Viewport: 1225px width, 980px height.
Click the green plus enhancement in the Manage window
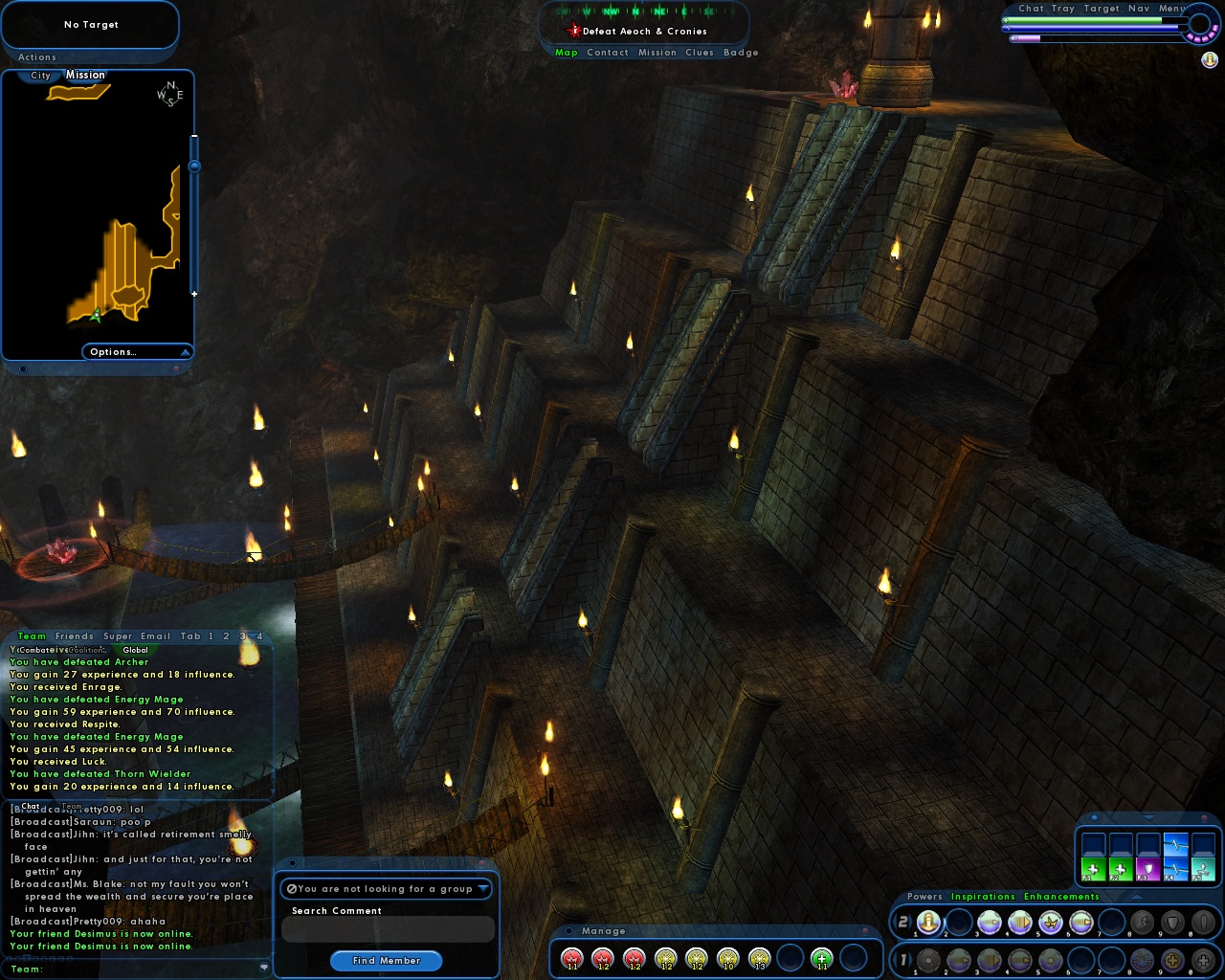click(x=821, y=959)
